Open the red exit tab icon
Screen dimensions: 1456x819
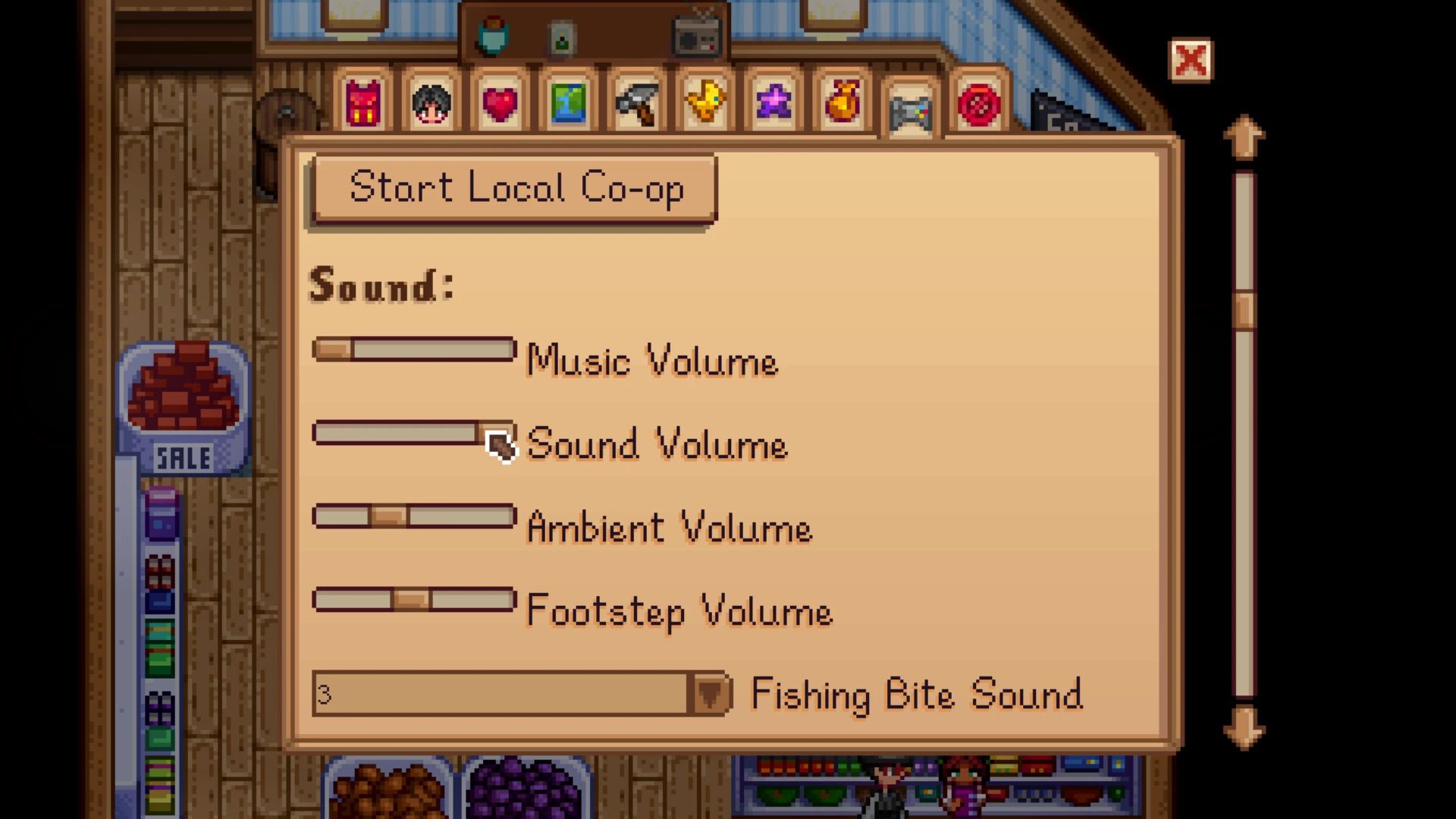[978, 104]
